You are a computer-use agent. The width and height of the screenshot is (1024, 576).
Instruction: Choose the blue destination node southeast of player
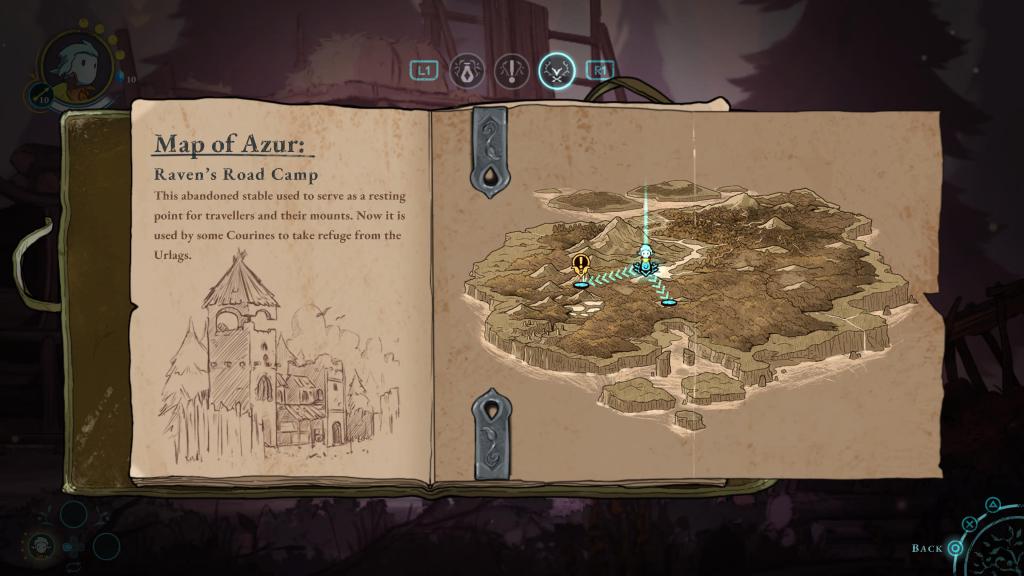tap(668, 301)
